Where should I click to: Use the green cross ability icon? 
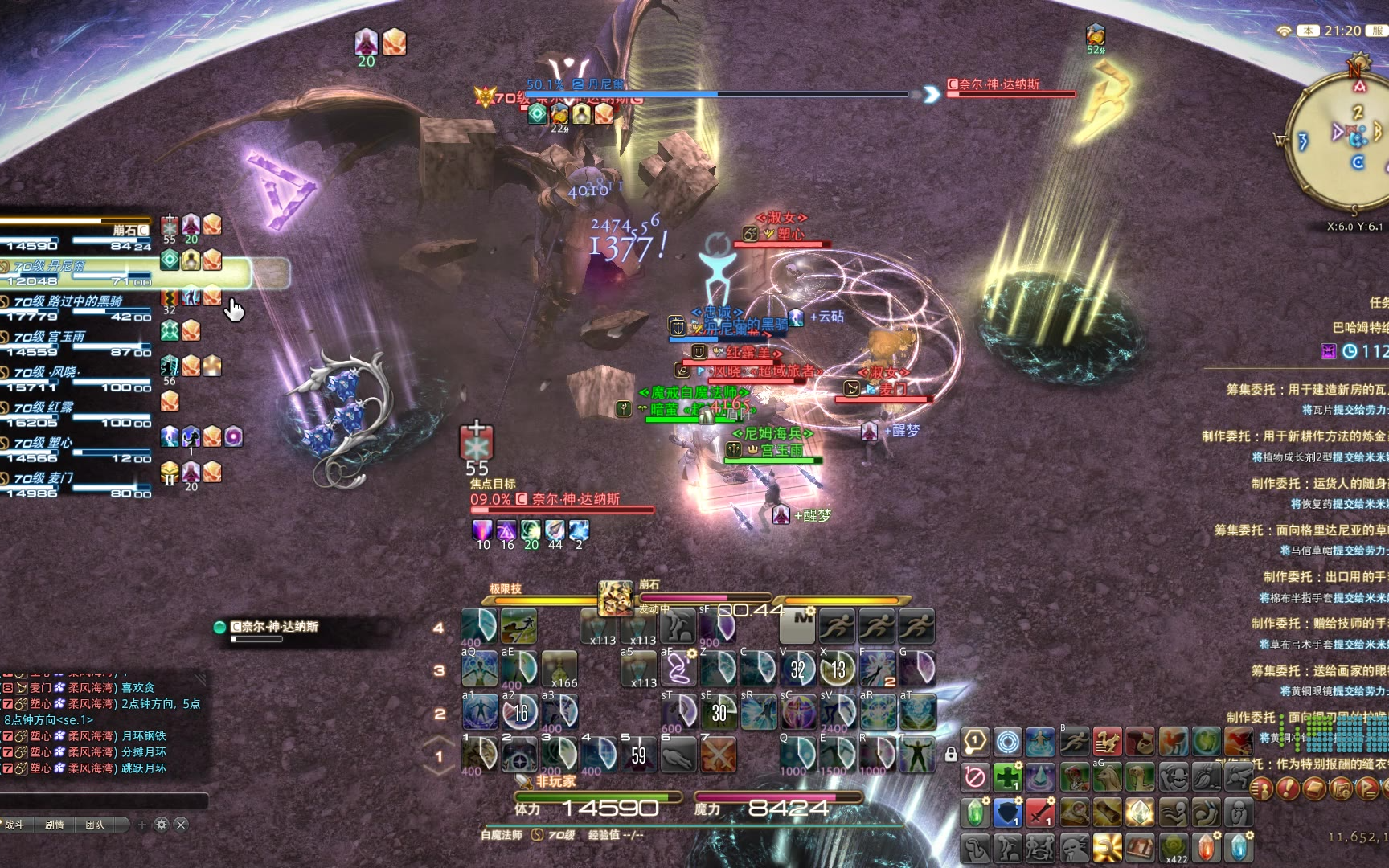pyautogui.click(x=1007, y=779)
